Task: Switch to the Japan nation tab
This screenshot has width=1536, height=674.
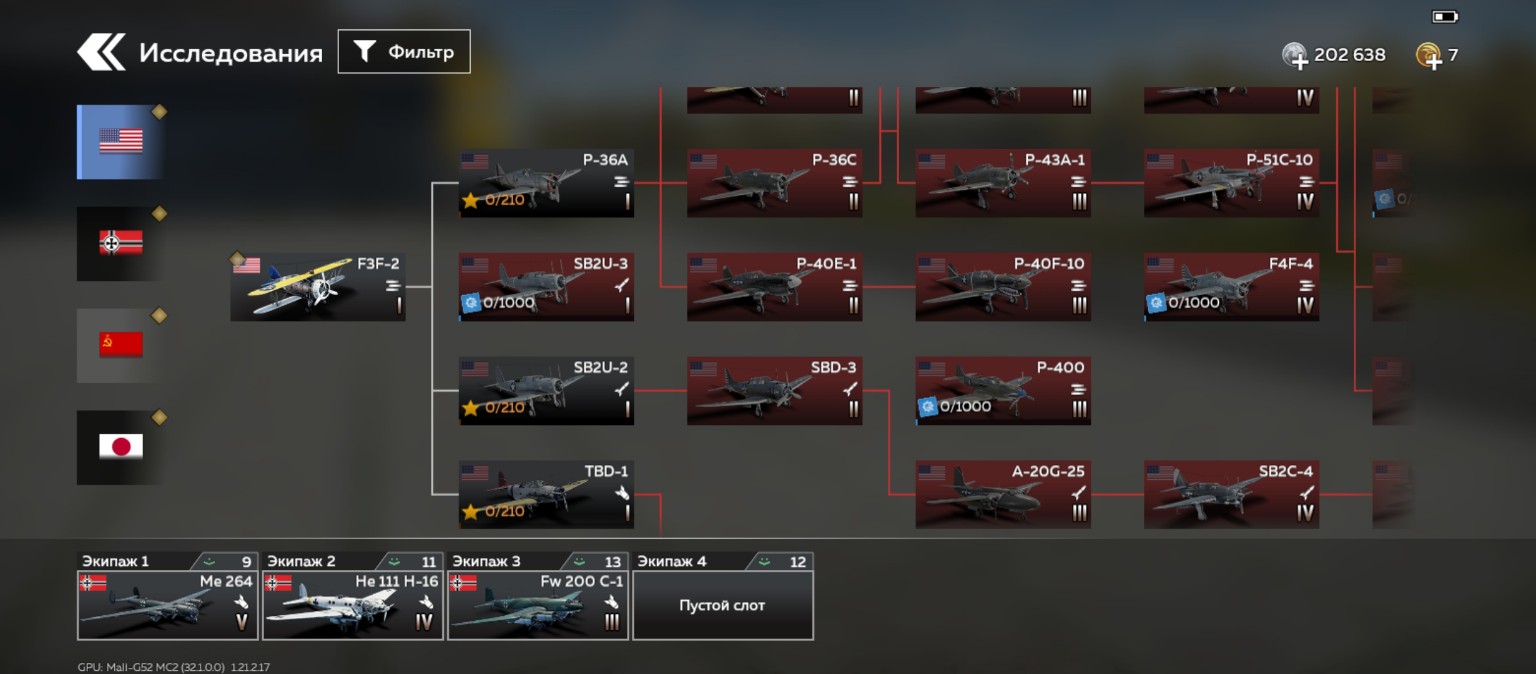Action: 120,447
